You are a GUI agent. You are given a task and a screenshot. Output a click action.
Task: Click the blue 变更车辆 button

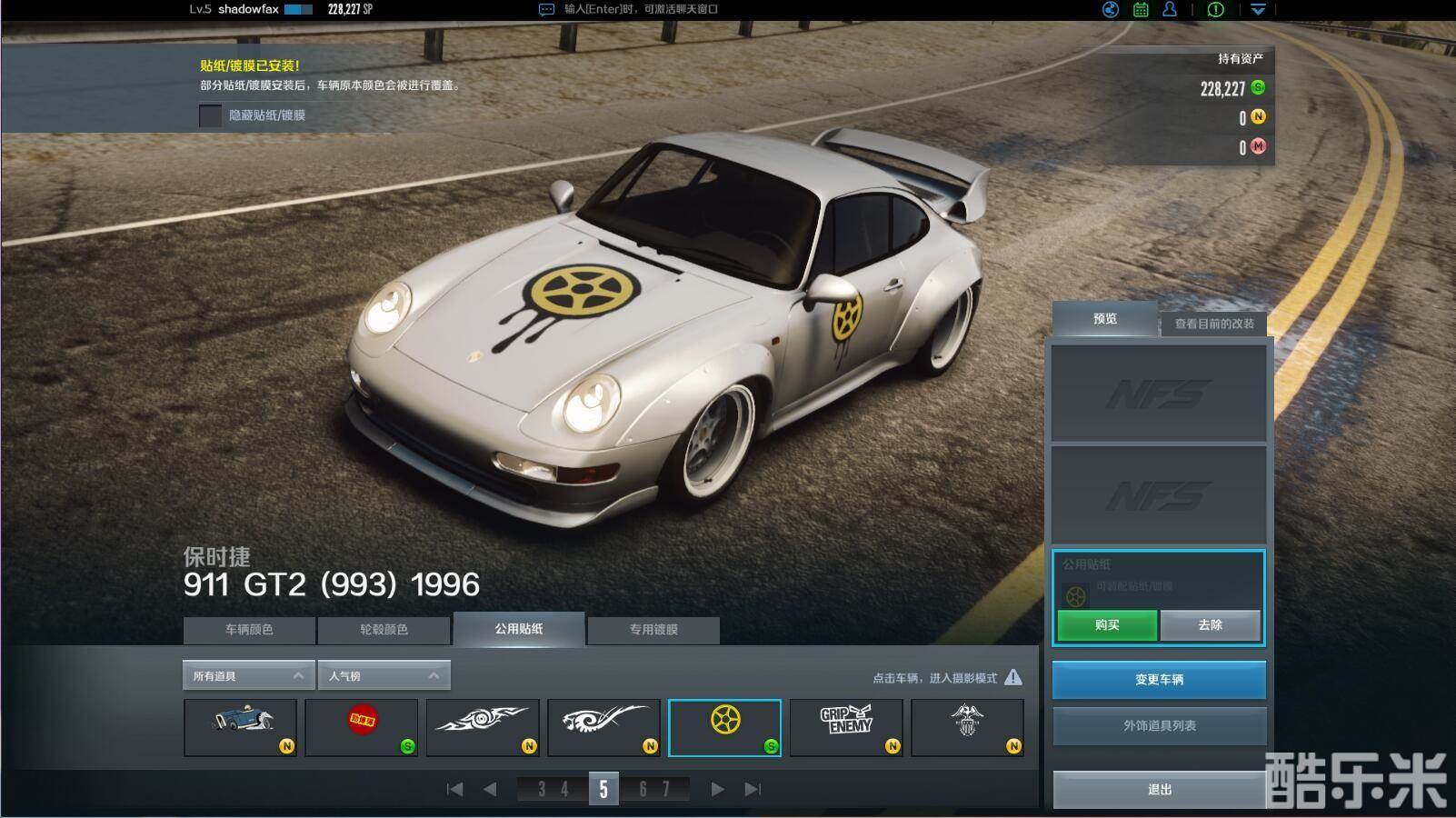(1159, 680)
